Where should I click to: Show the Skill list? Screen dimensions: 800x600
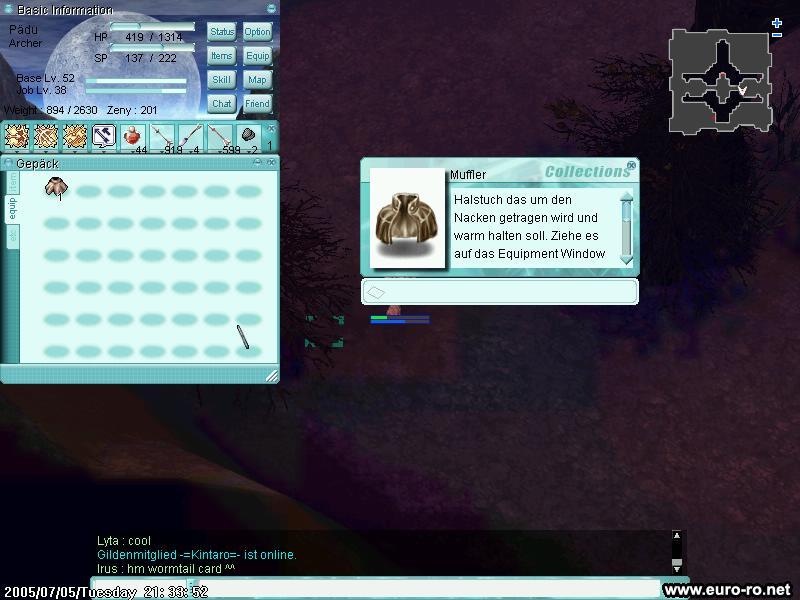(222, 80)
